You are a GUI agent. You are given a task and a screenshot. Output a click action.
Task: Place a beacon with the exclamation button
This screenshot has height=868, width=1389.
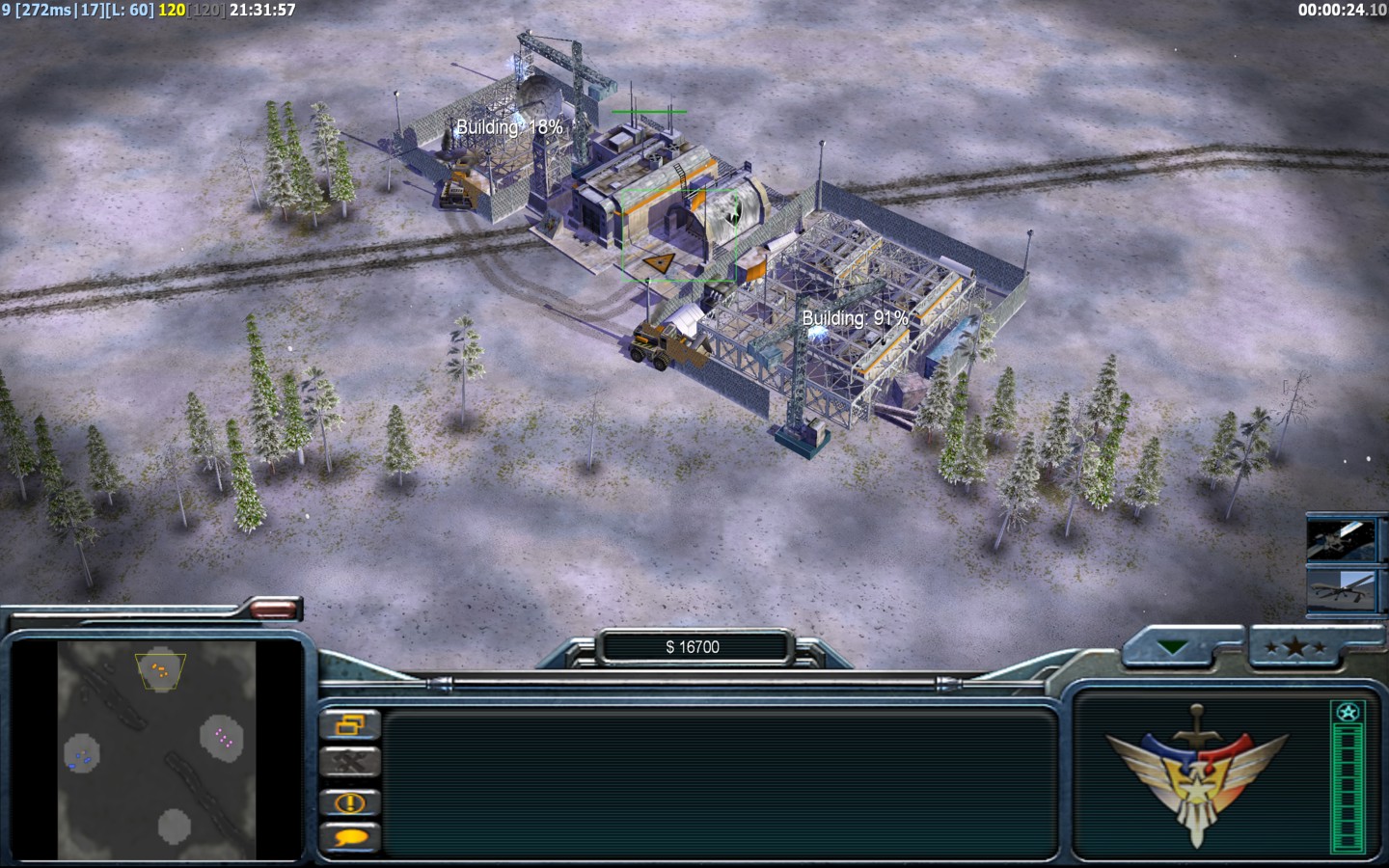coord(349,801)
